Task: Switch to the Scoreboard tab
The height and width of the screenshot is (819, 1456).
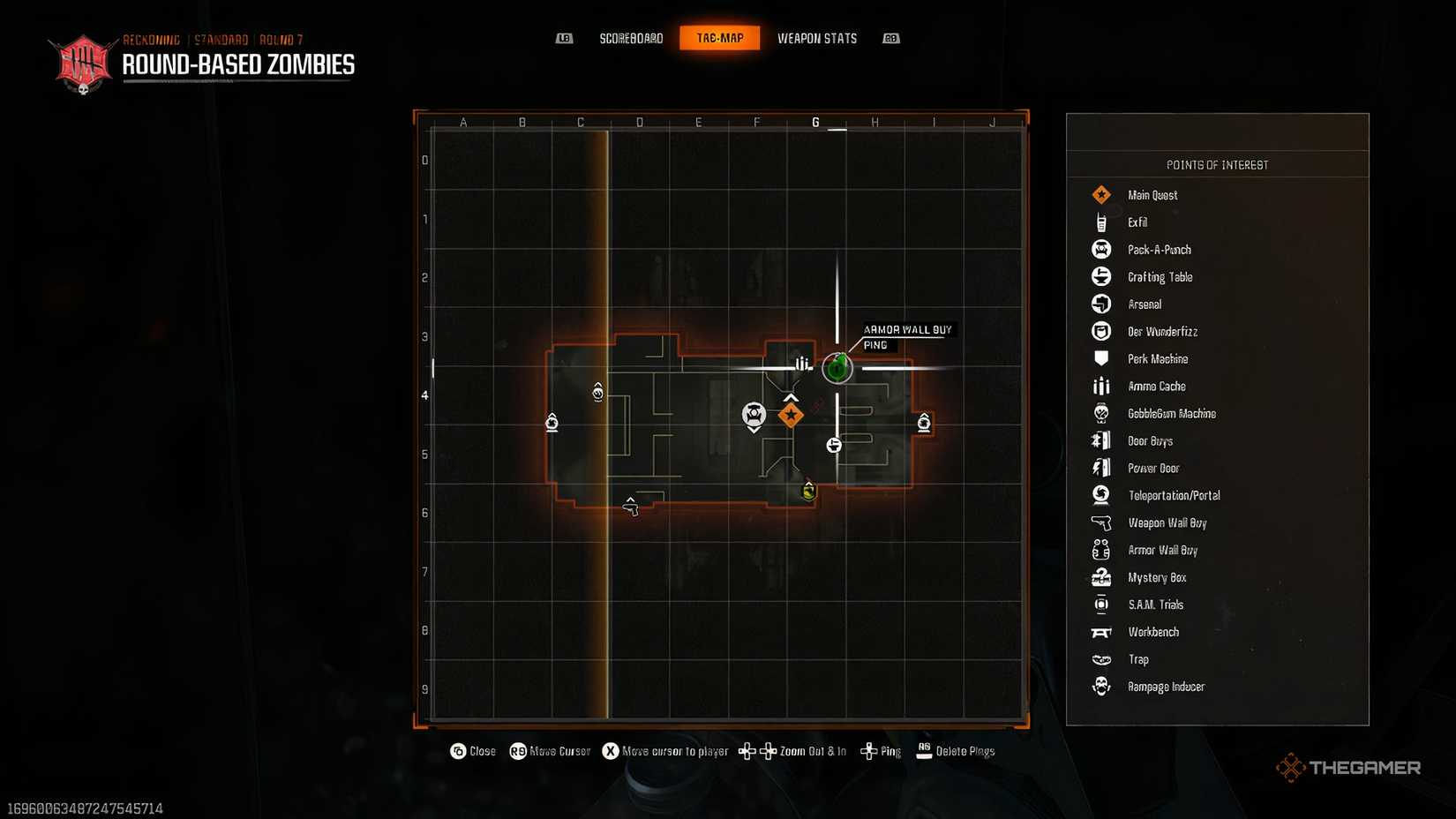Action: [631, 38]
